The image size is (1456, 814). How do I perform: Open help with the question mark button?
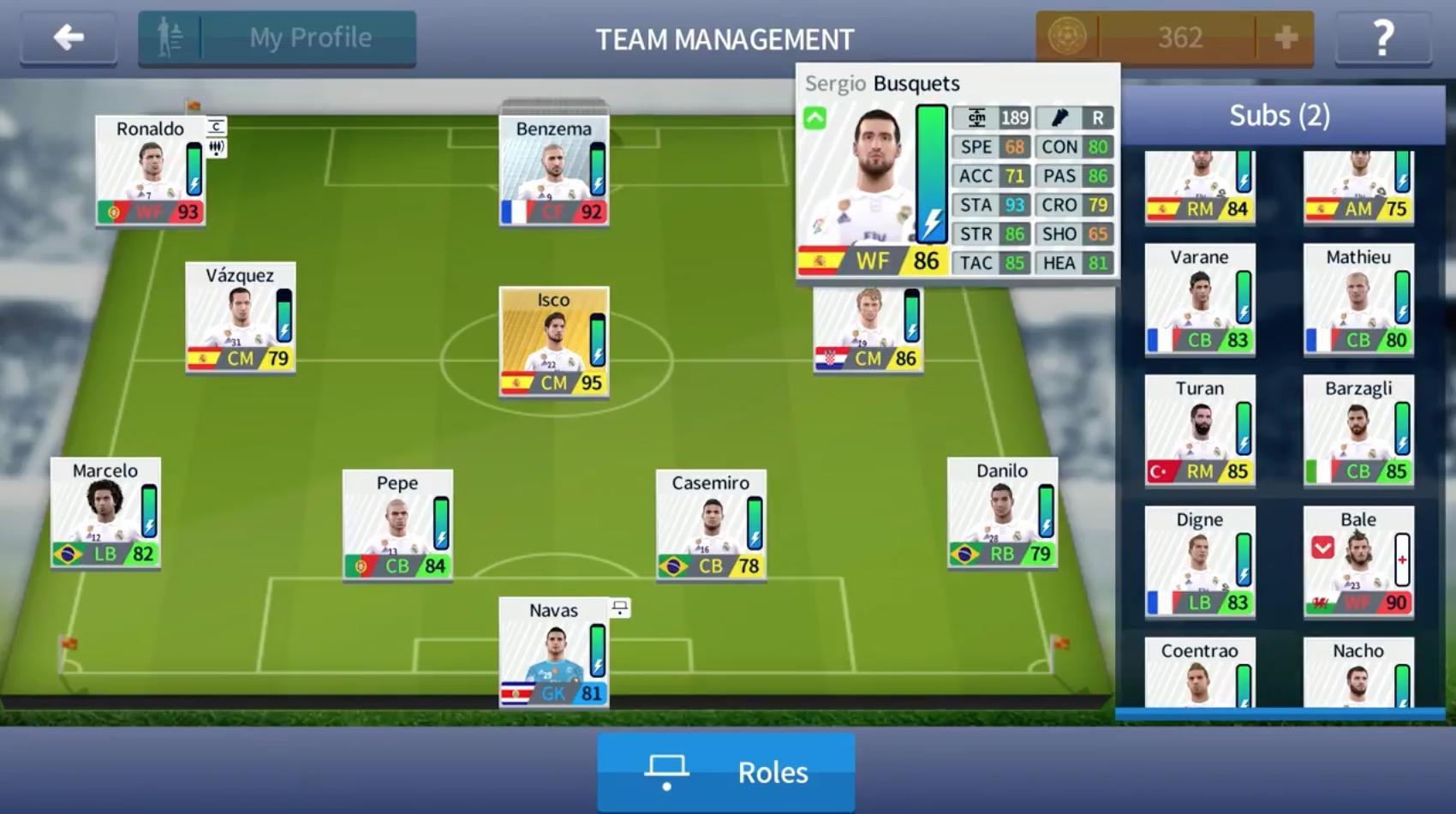(x=1382, y=36)
